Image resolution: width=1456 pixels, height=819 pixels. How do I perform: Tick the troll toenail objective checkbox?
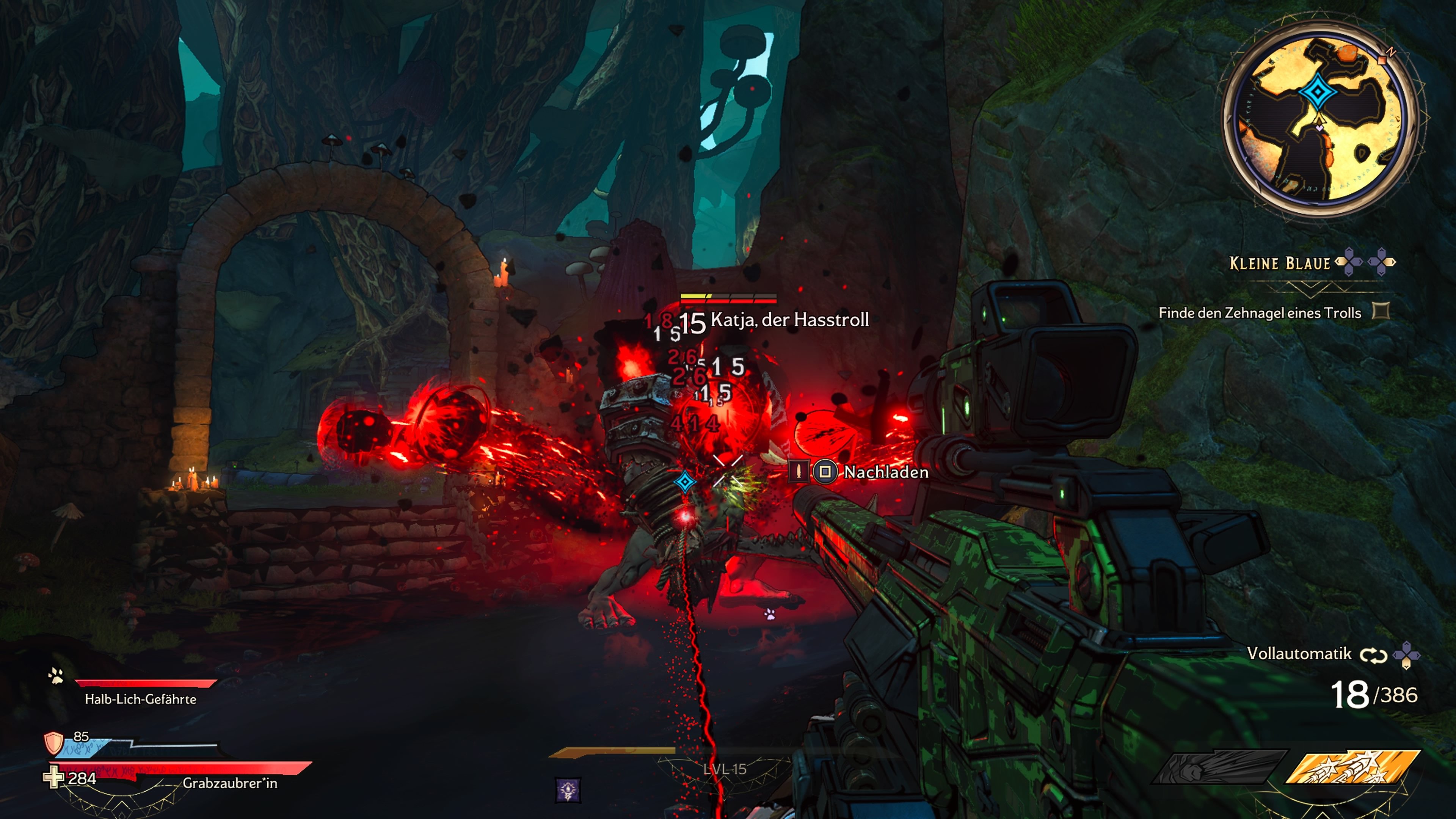[1381, 311]
